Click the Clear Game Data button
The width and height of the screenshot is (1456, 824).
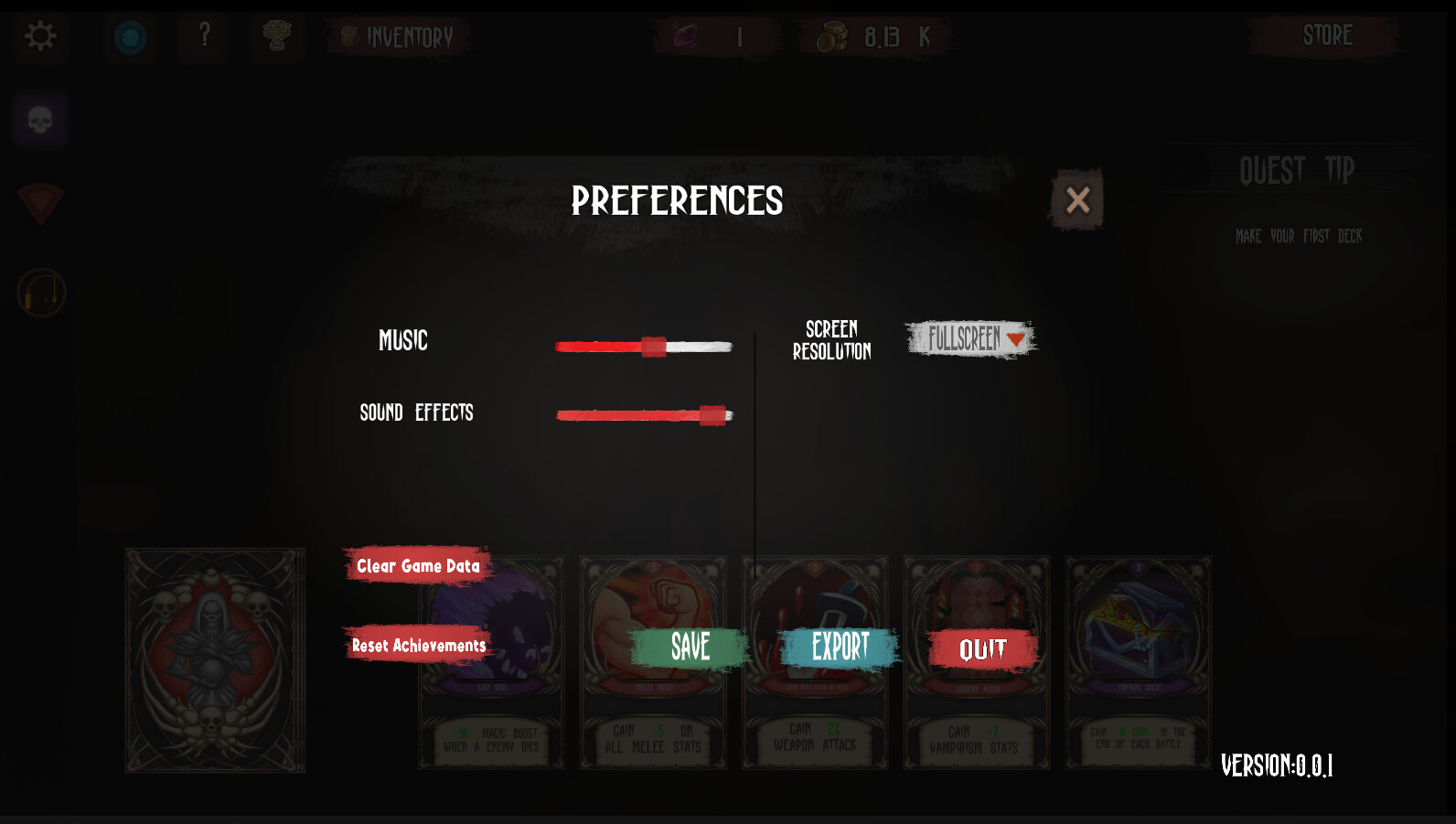pyautogui.click(x=417, y=565)
